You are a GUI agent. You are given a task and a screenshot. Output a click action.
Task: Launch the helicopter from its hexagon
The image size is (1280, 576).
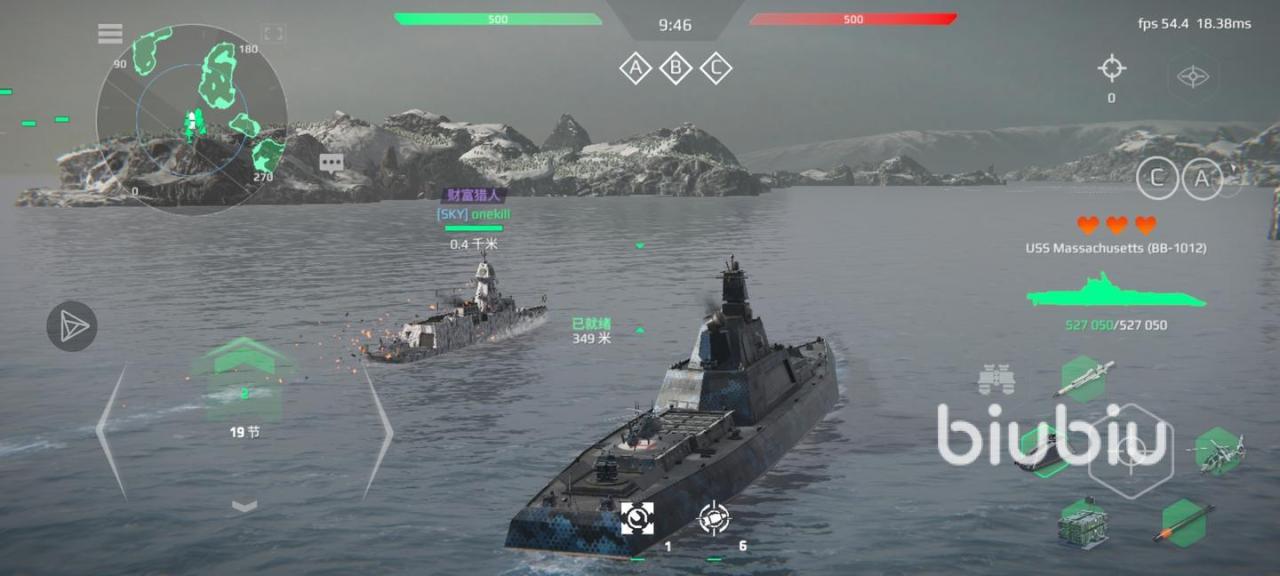1218,450
